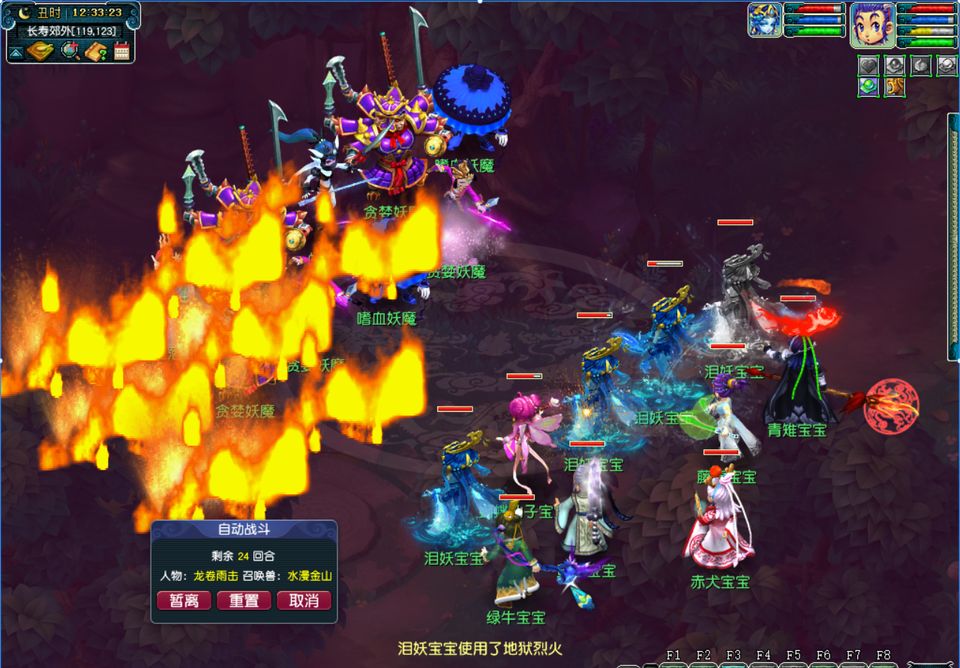Cancel auto-battle with the 取消 button
This screenshot has width=960, height=668.
point(304,601)
